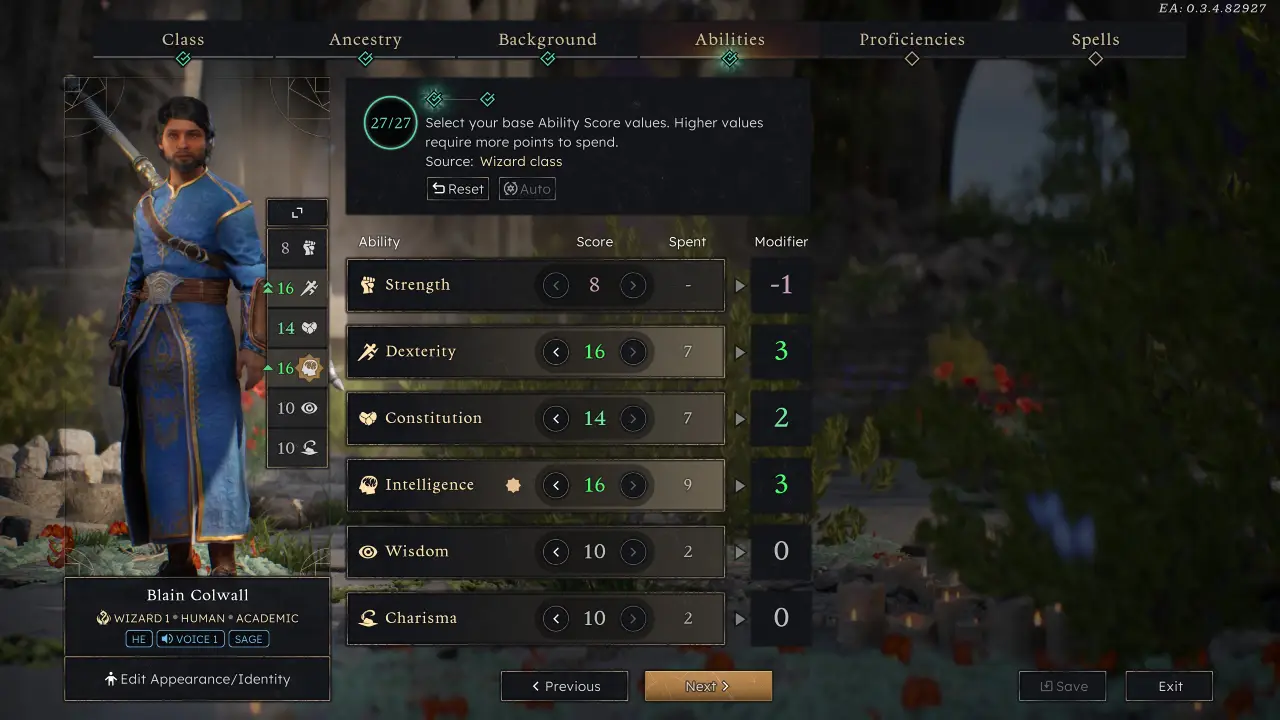Select the Strength fist icon

point(368,284)
